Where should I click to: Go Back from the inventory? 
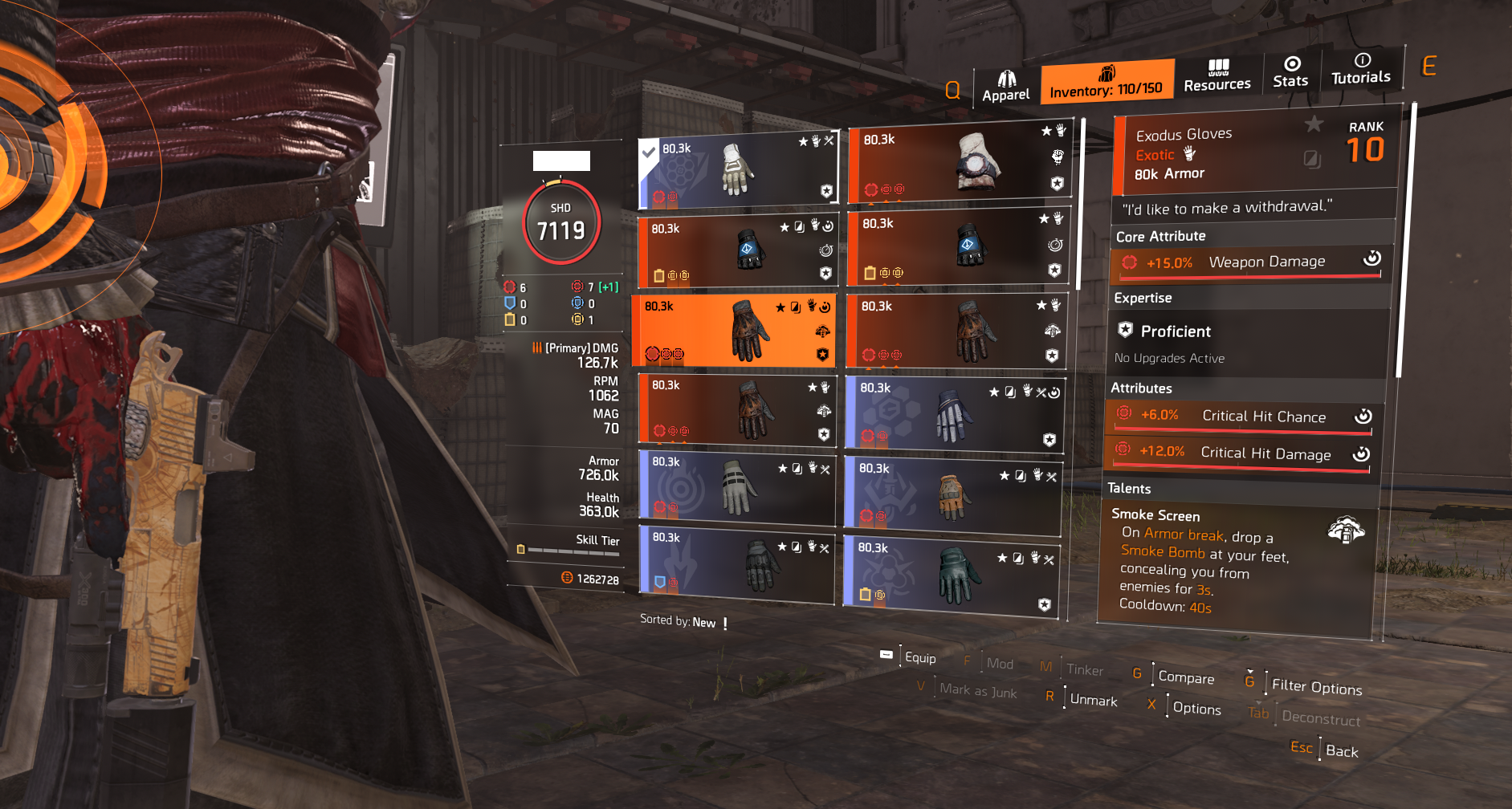(1341, 751)
